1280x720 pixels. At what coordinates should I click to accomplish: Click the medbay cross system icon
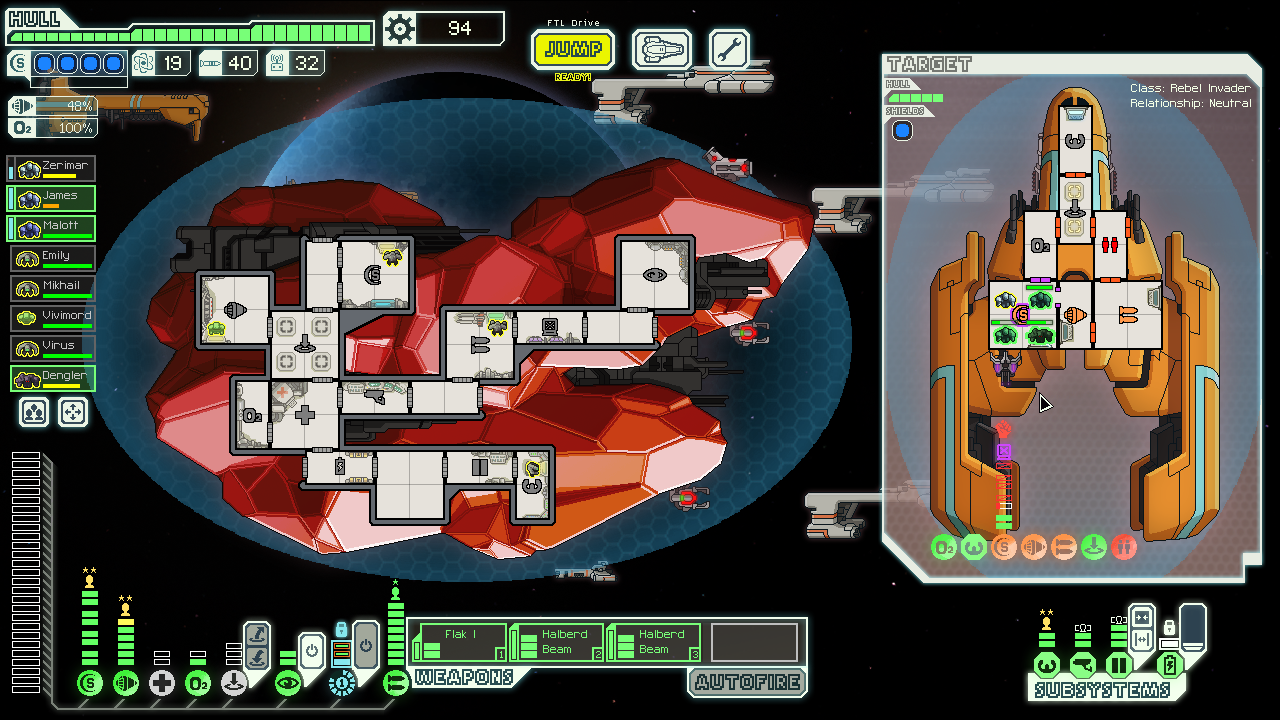[162, 684]
